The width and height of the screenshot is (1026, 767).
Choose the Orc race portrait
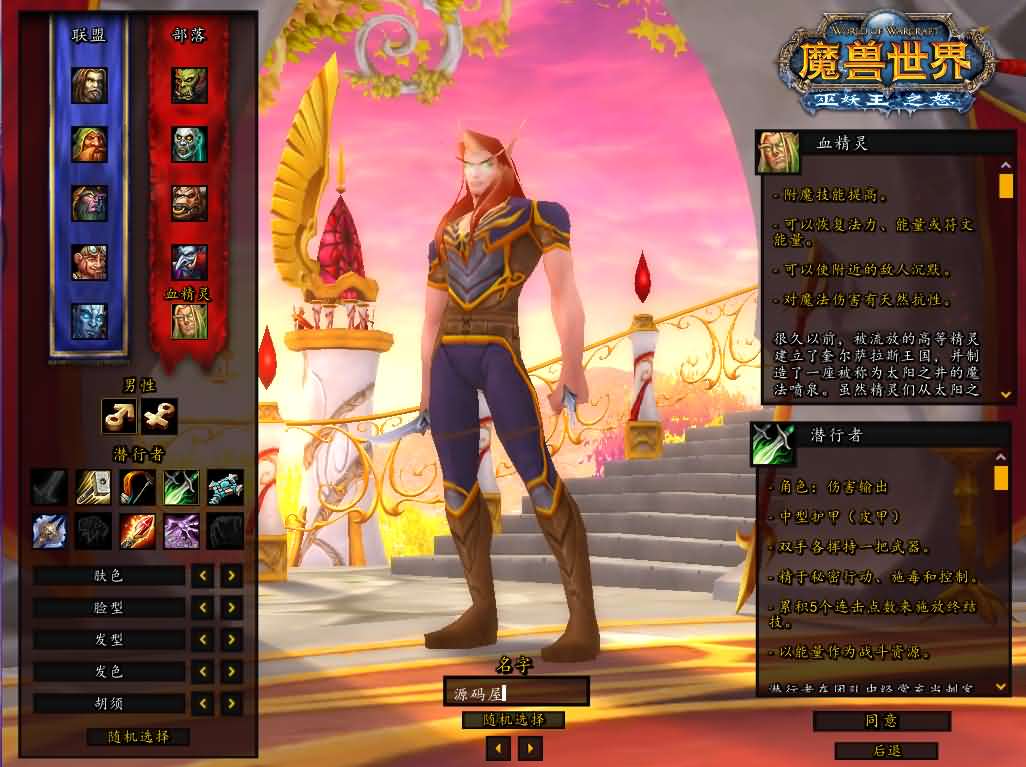(189, 86)
